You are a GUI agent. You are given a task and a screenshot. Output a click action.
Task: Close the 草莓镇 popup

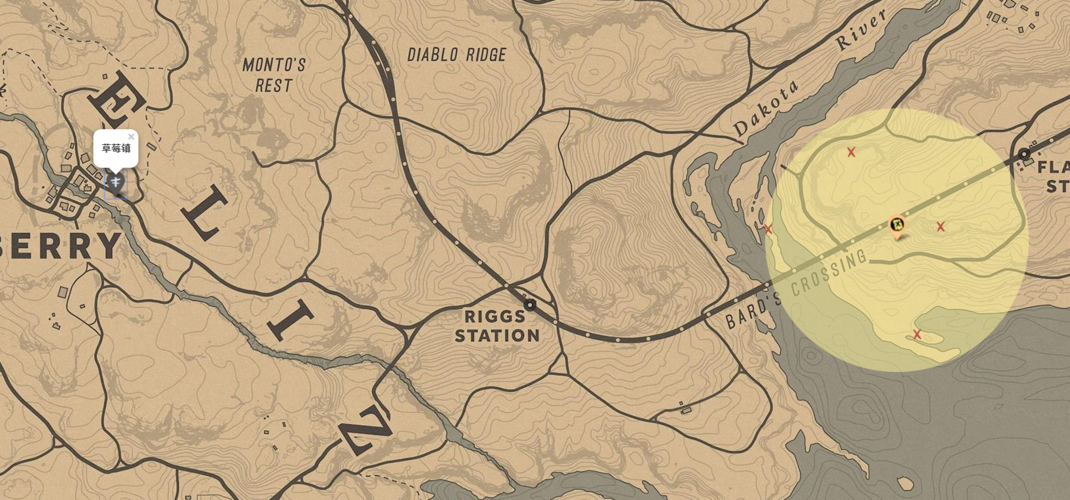pos(131,137)
